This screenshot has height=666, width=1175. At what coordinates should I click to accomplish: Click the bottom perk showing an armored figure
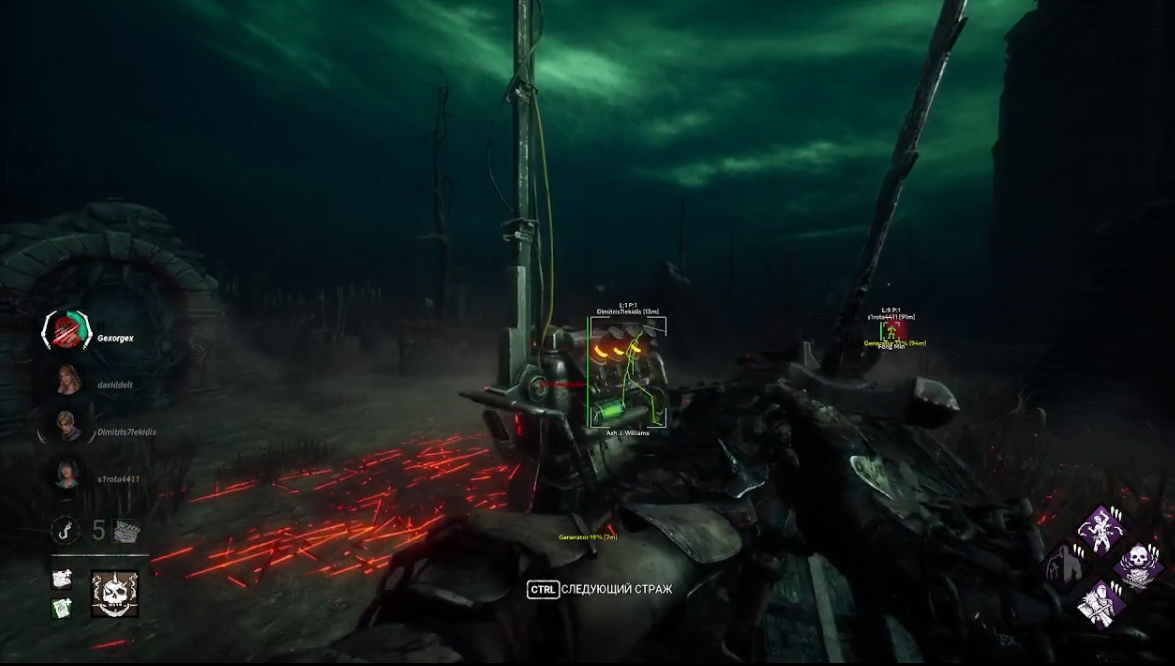[x=1102, y=603]
